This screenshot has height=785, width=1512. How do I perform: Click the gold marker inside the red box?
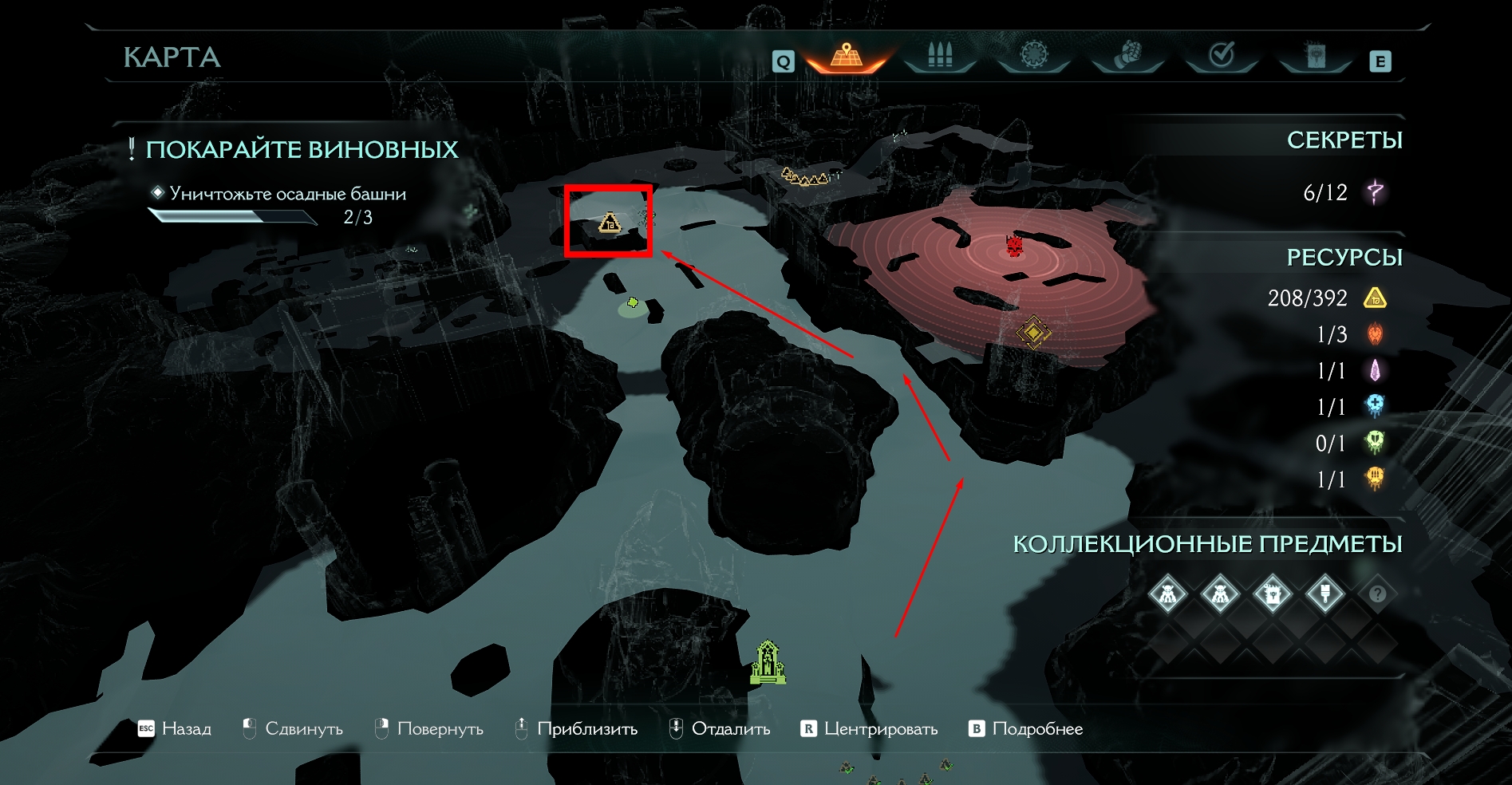pyautogui.click(x=610, y=223)
